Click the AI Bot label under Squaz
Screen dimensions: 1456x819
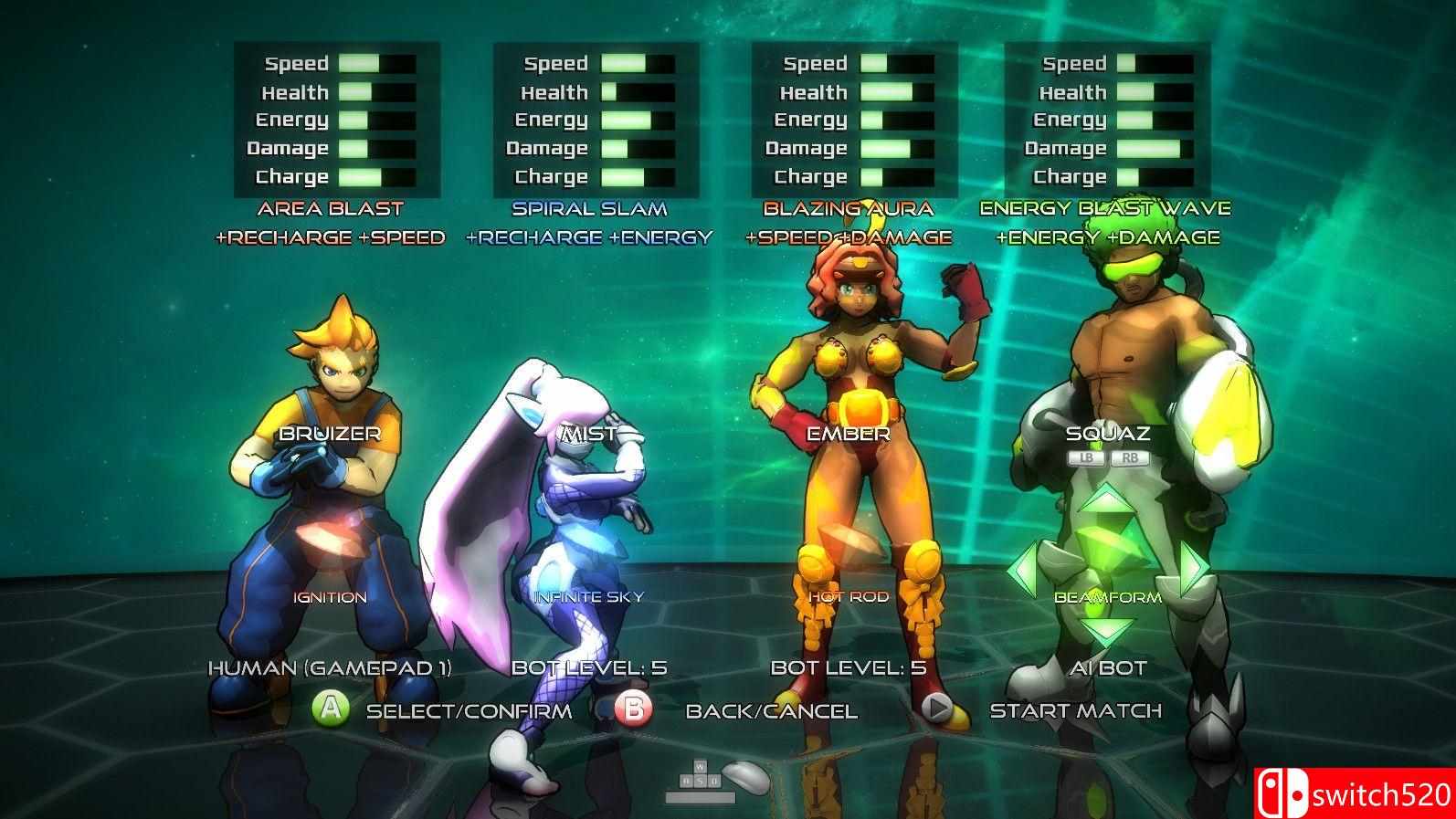pos(1108,667)
